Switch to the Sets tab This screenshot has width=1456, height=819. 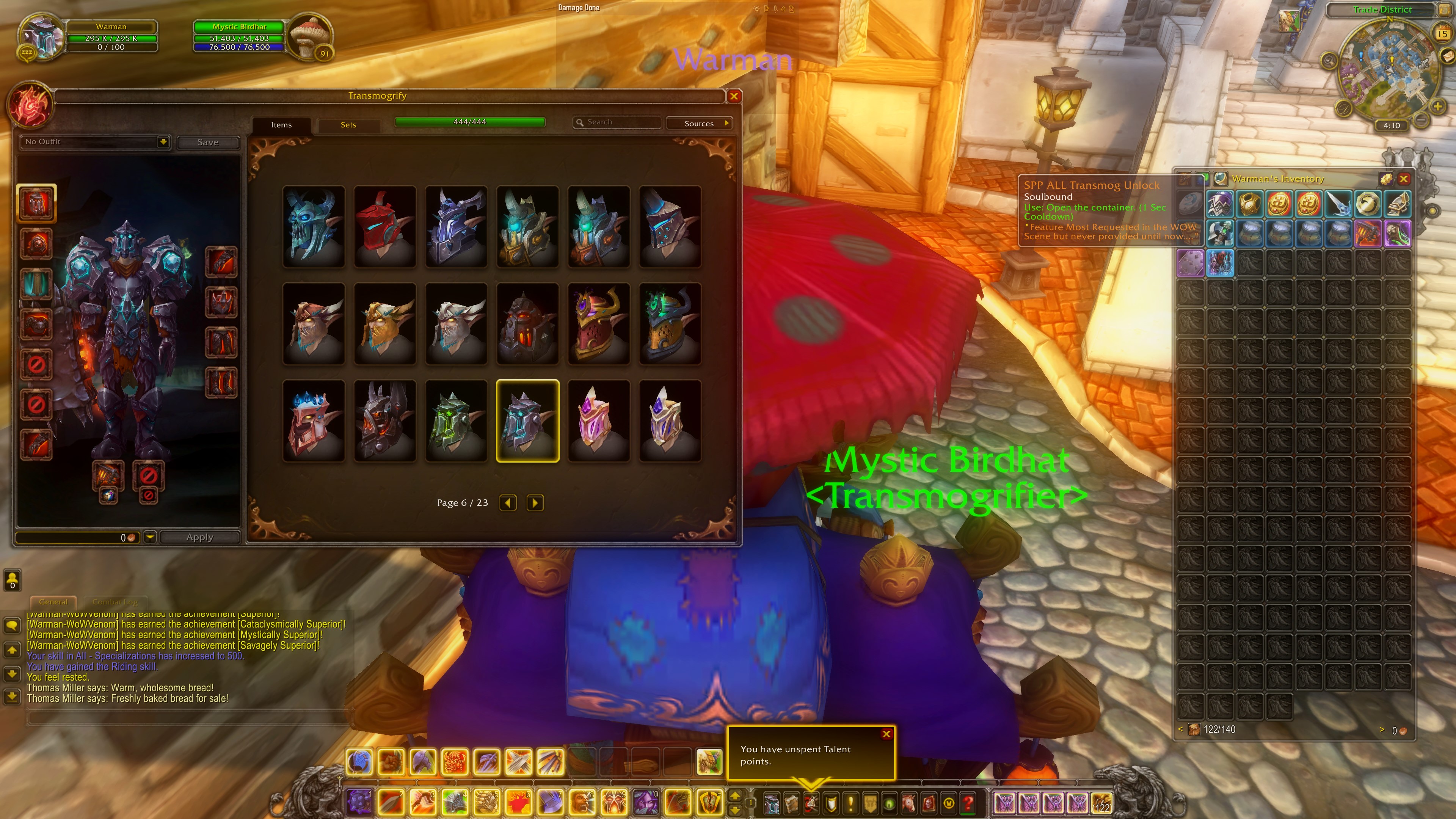click(x=348, y=125)
